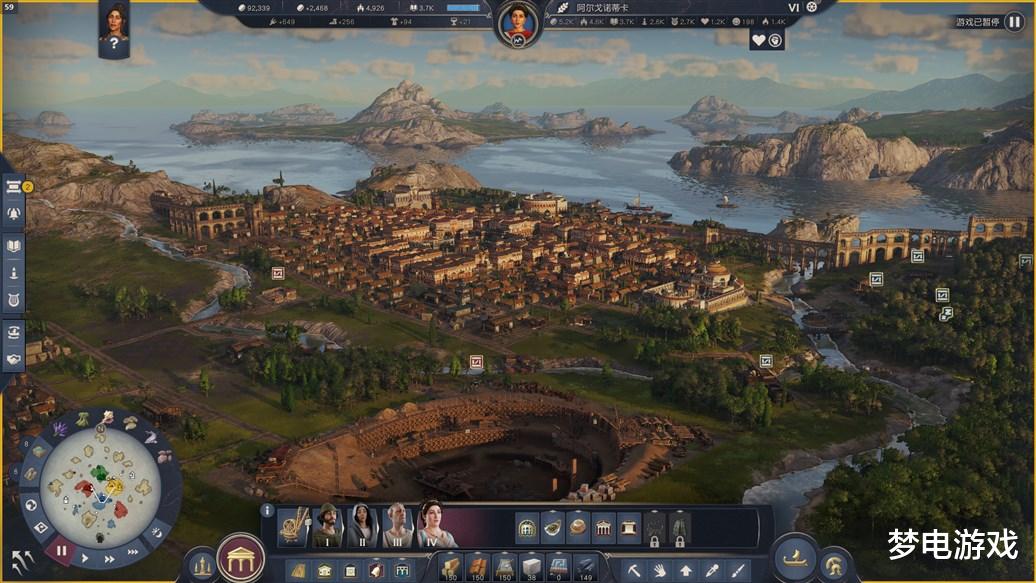Select the tier I worker portrait
Viewport: 1036px width, 583px height.
[x=326, y=526]
